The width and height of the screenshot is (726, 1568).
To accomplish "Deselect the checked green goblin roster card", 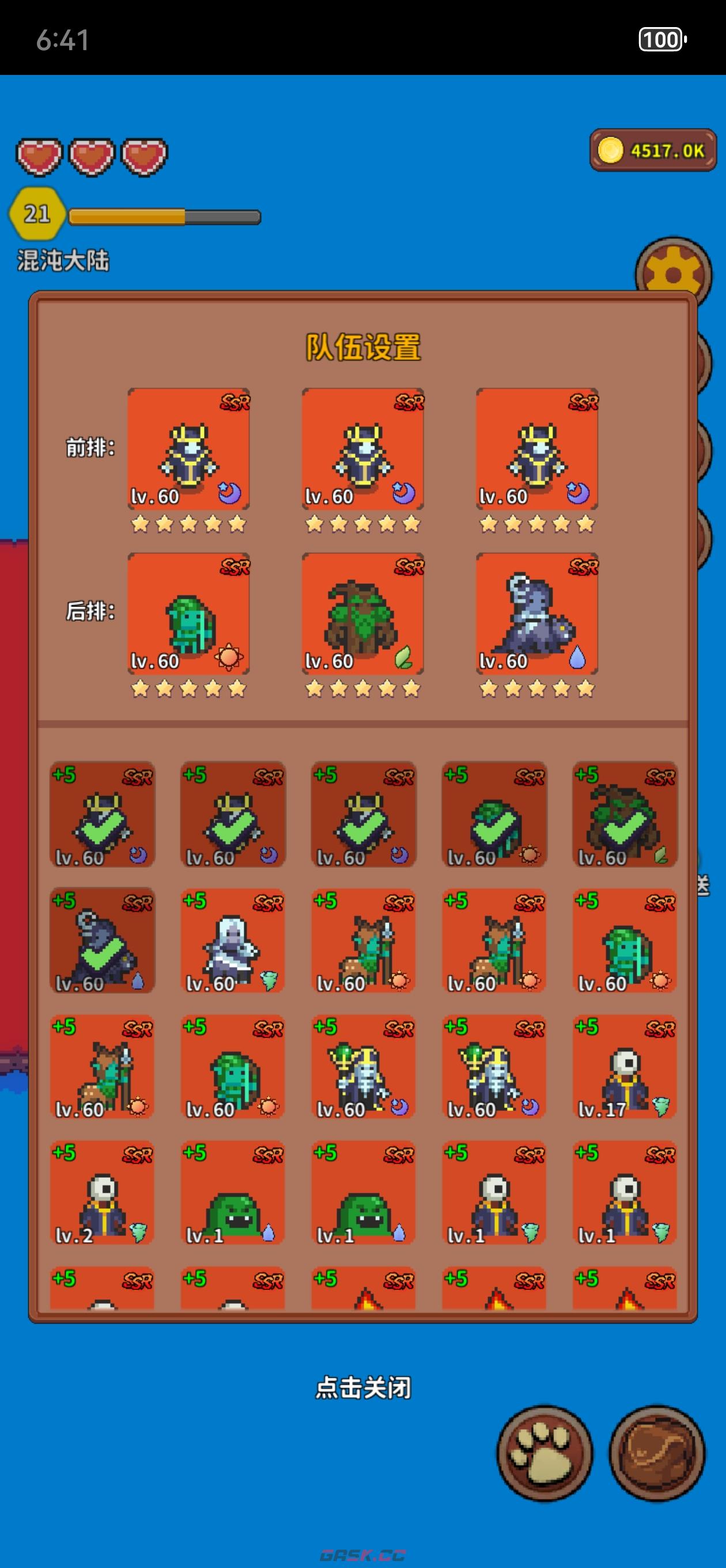I will click(x=494, y=815).
